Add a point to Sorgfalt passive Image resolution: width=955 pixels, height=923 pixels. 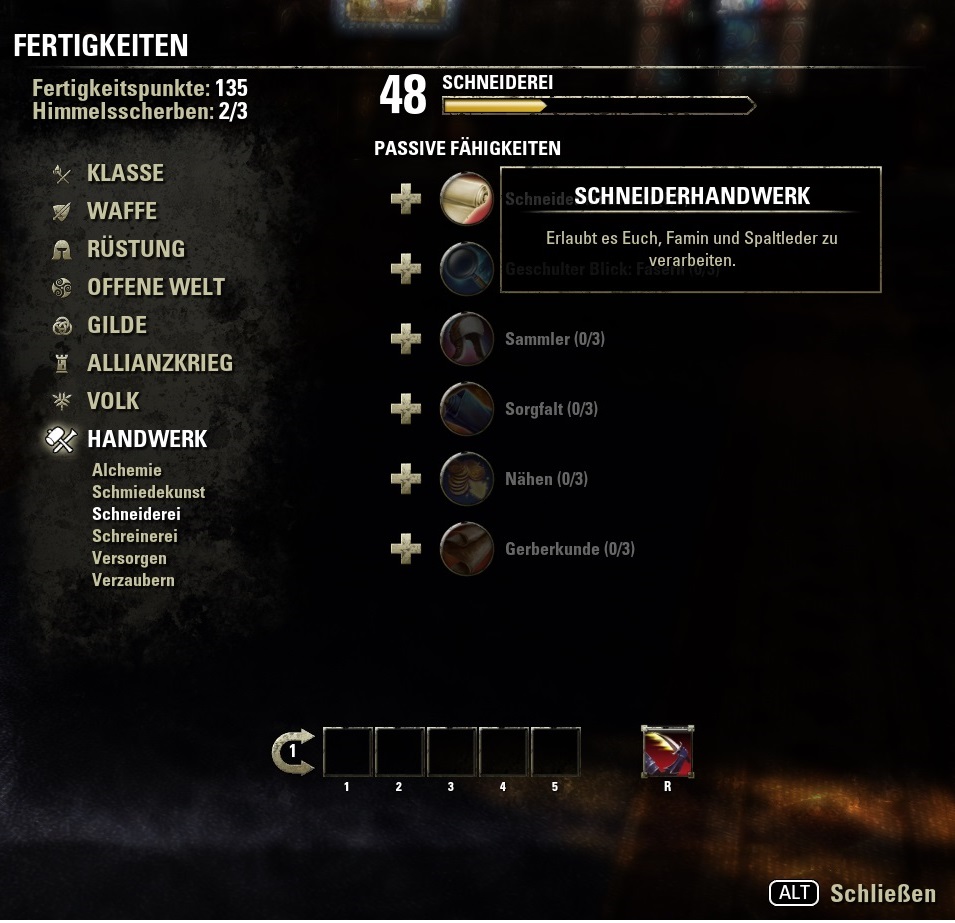(x=406, y=409)
